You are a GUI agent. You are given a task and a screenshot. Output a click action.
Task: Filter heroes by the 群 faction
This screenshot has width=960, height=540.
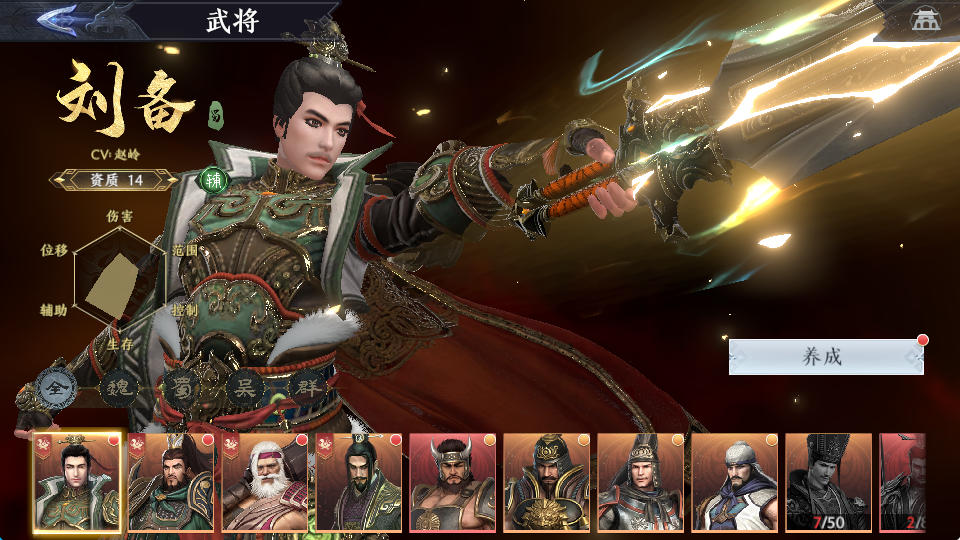[x=306, y=387]
